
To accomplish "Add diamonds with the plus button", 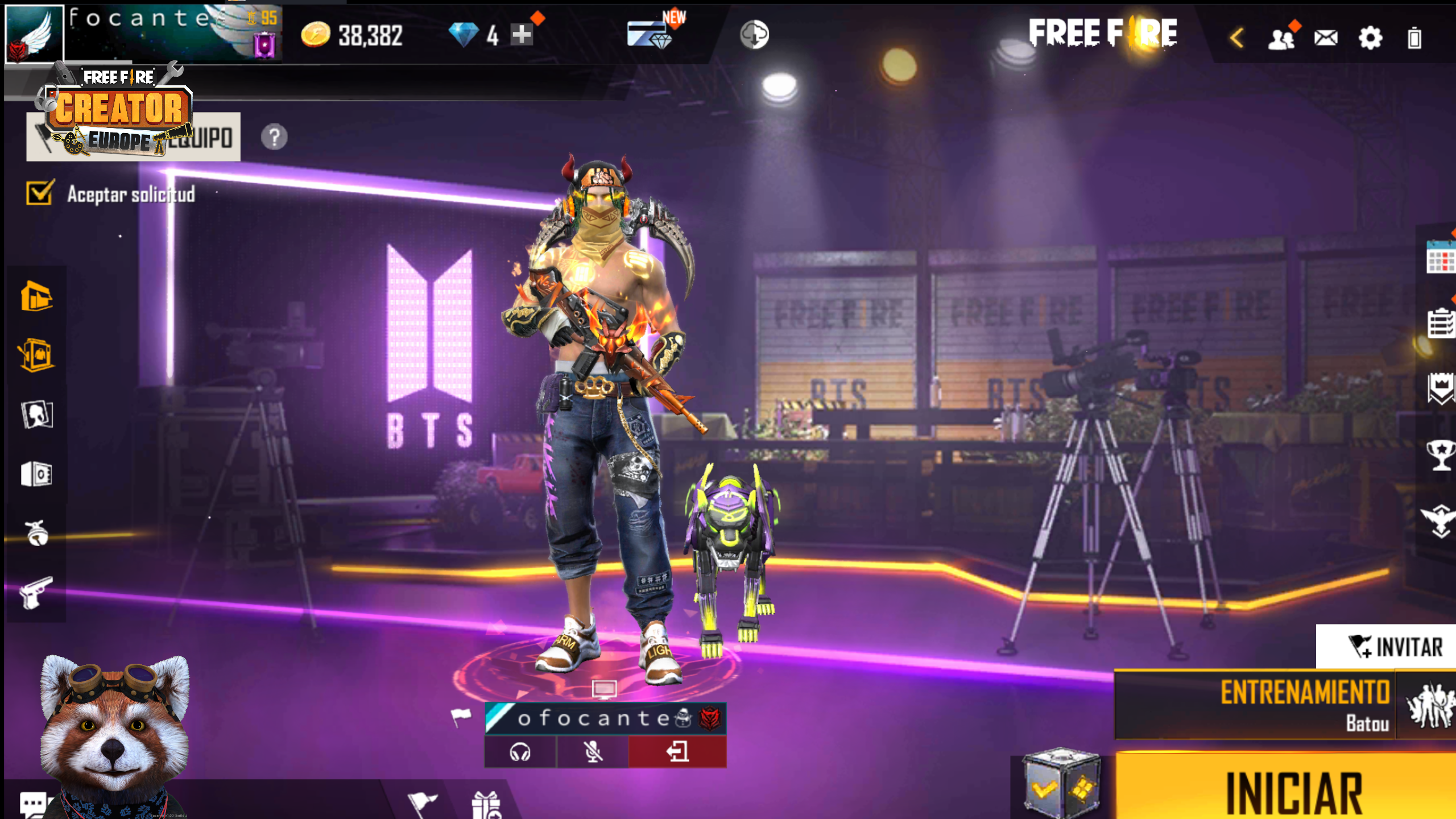I will [521, 35].
